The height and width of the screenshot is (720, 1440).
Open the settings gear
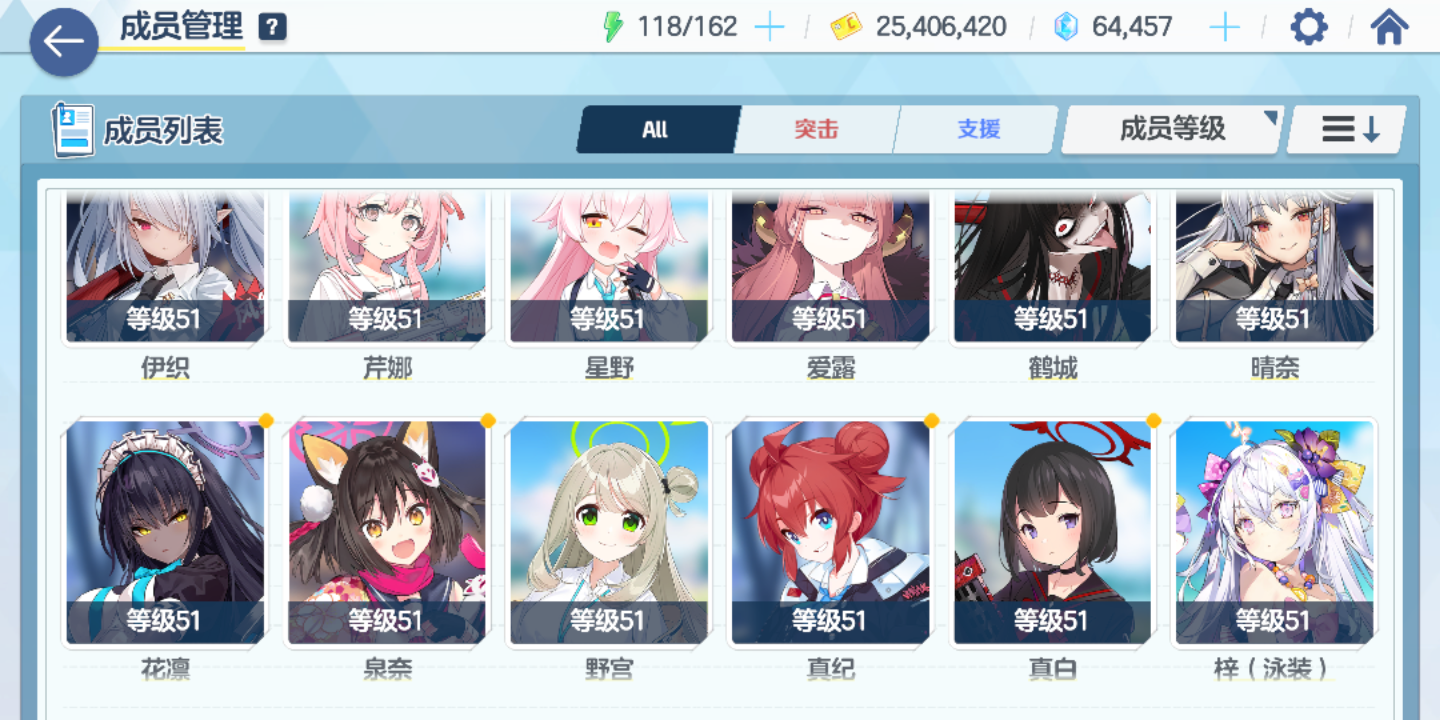pyautogui.click(x=1308, y=27)
